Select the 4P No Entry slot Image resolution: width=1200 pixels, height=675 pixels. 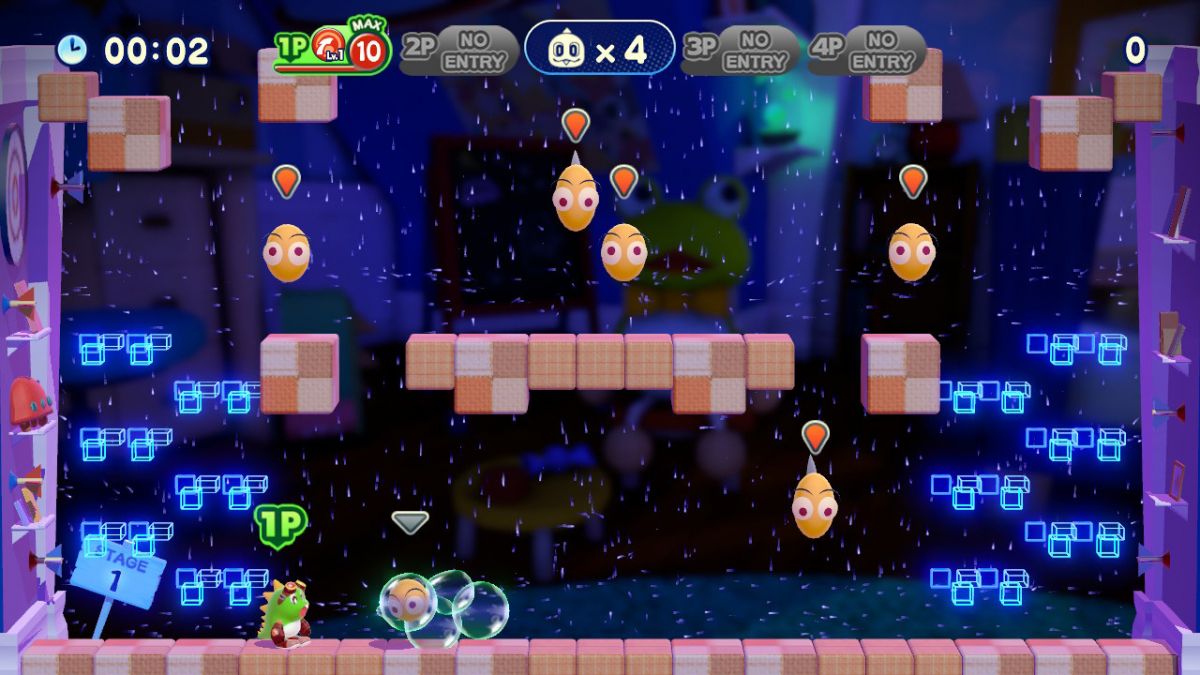click(867, 50)
